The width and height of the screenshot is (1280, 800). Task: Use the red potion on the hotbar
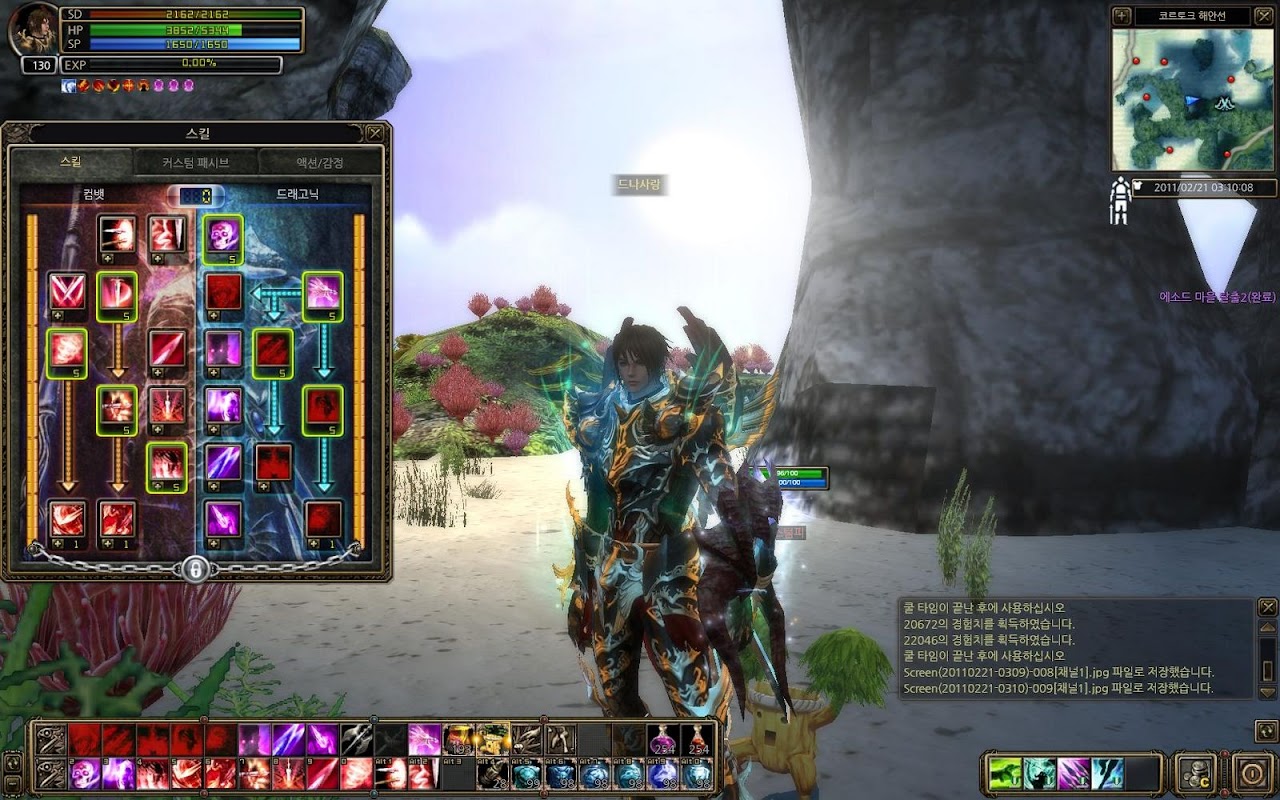(697, 740)
